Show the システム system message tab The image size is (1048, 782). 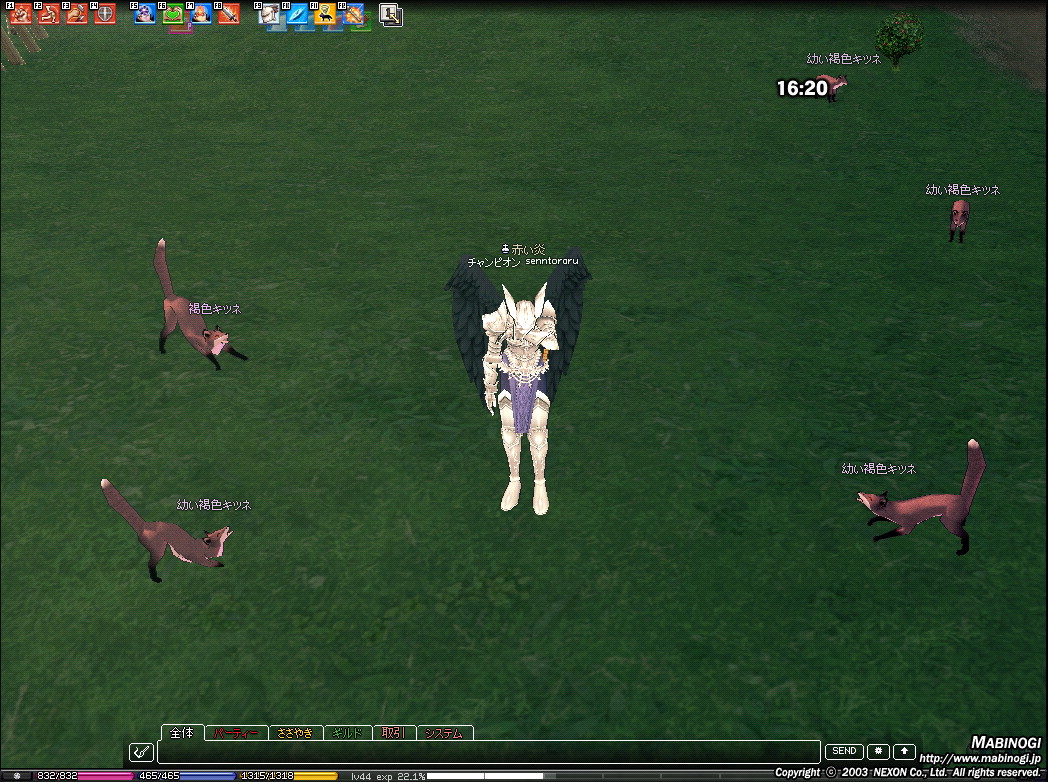(444, 733)
